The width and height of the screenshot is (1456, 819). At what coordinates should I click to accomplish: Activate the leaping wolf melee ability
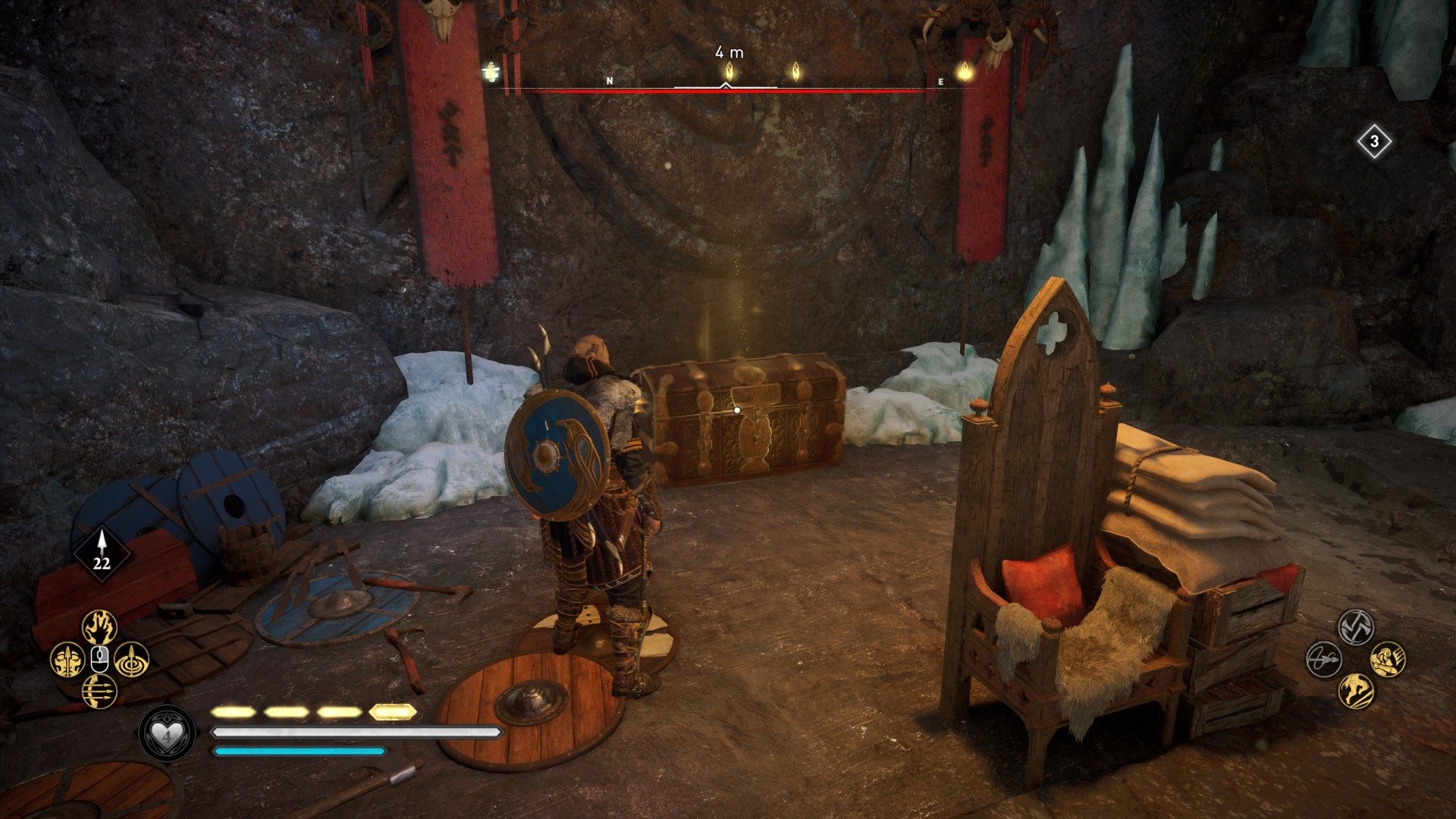click(x=1355, y=690)
